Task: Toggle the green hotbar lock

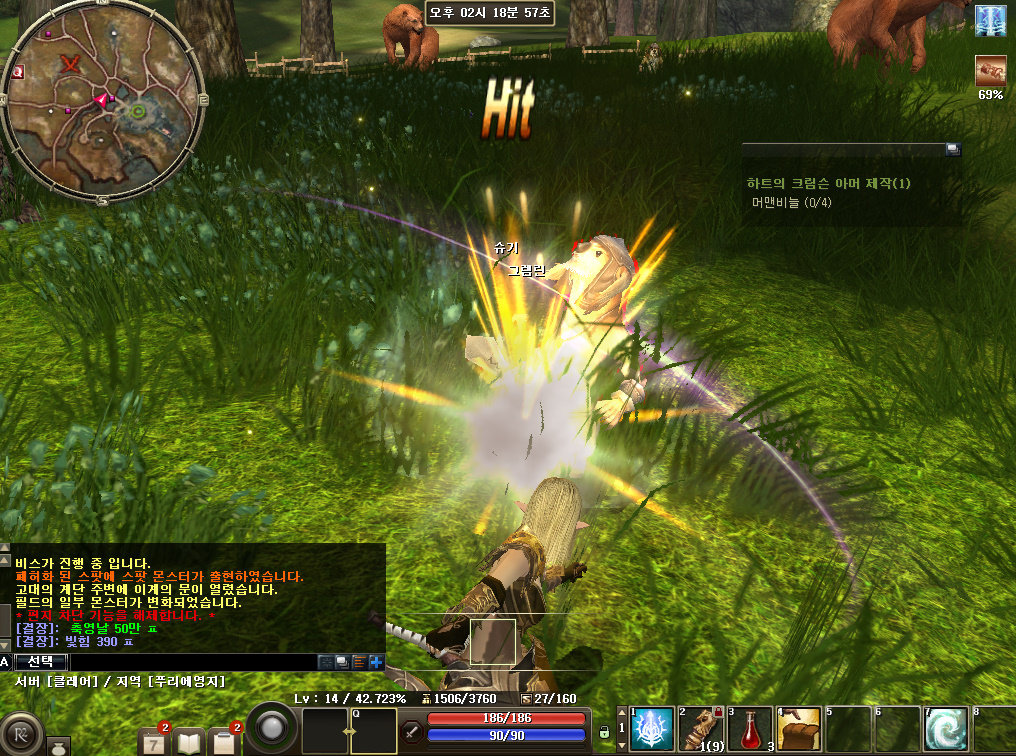Action: tap(604, 733)
